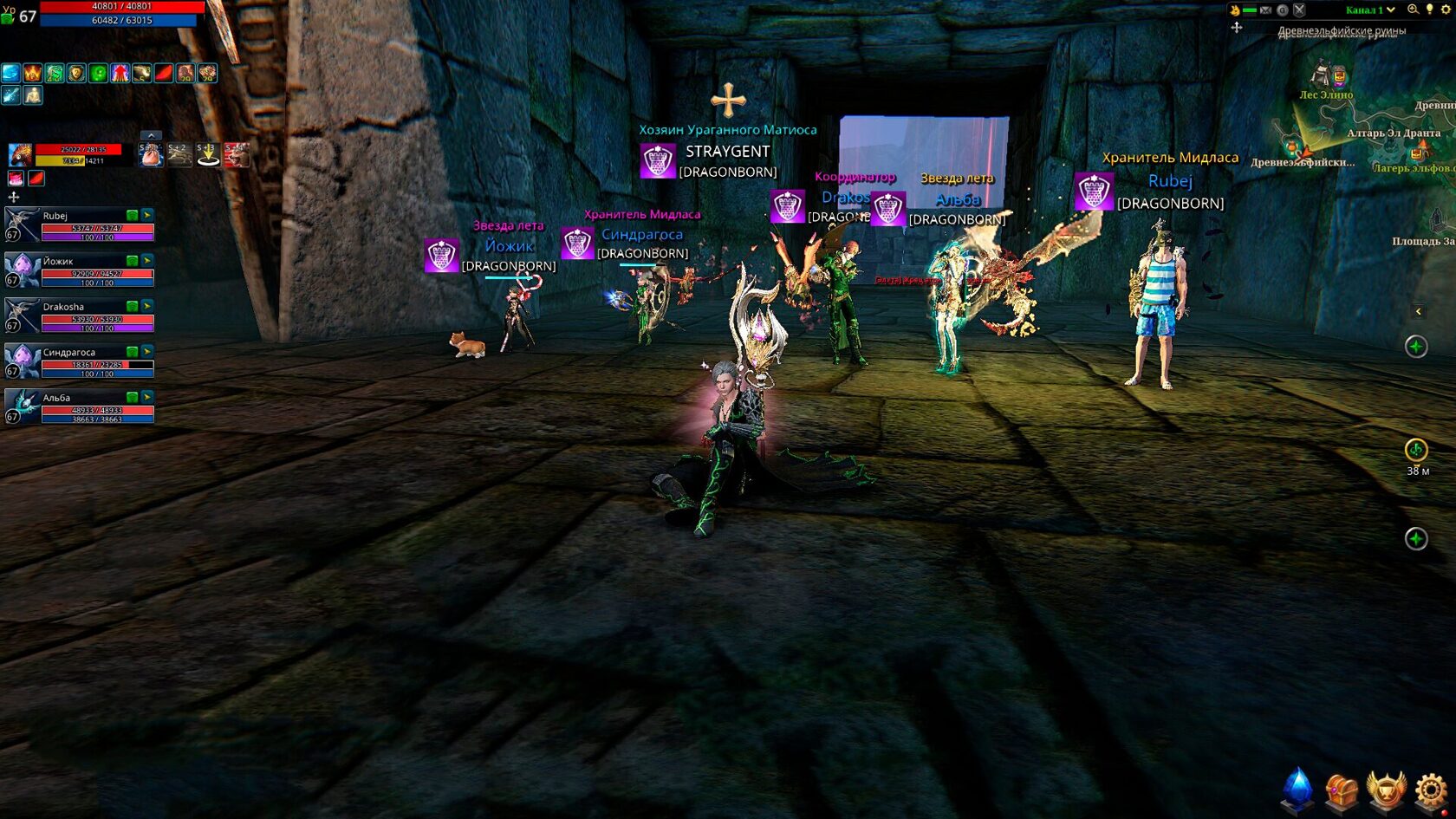Image resolution: width=1456 pixels, height=819 pixels.
Task: Open the treasure chest shop icon
Action: [x=1341, y=790]
